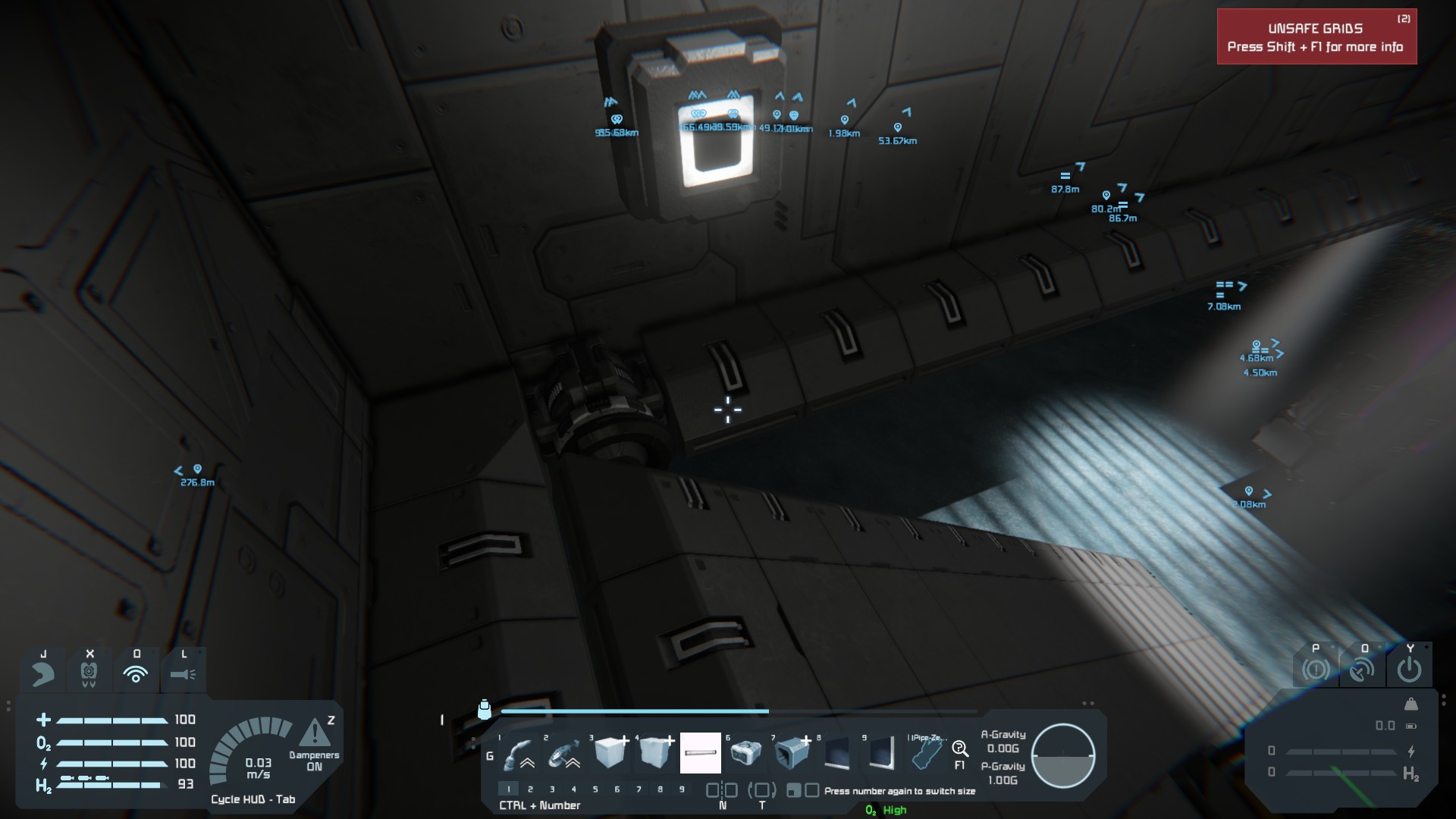Screen dimensions: 1456x819
Task: Select the window panel in slot 9
Action: (x=881, y=753)
